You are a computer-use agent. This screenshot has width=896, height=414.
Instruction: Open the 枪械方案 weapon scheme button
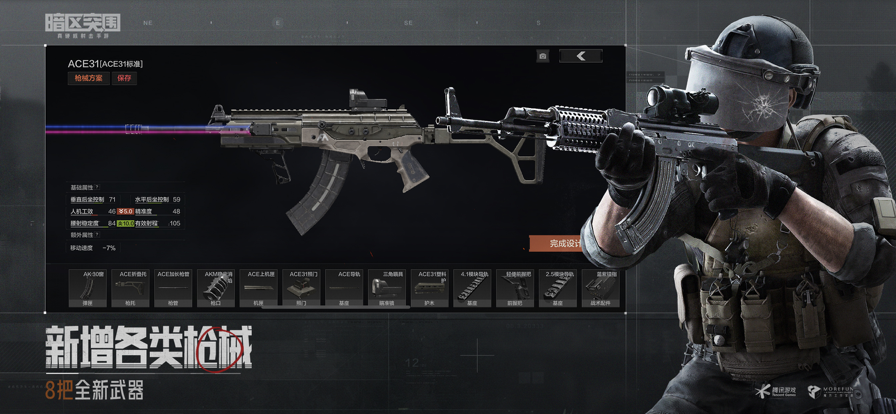[x=88, y=78]
